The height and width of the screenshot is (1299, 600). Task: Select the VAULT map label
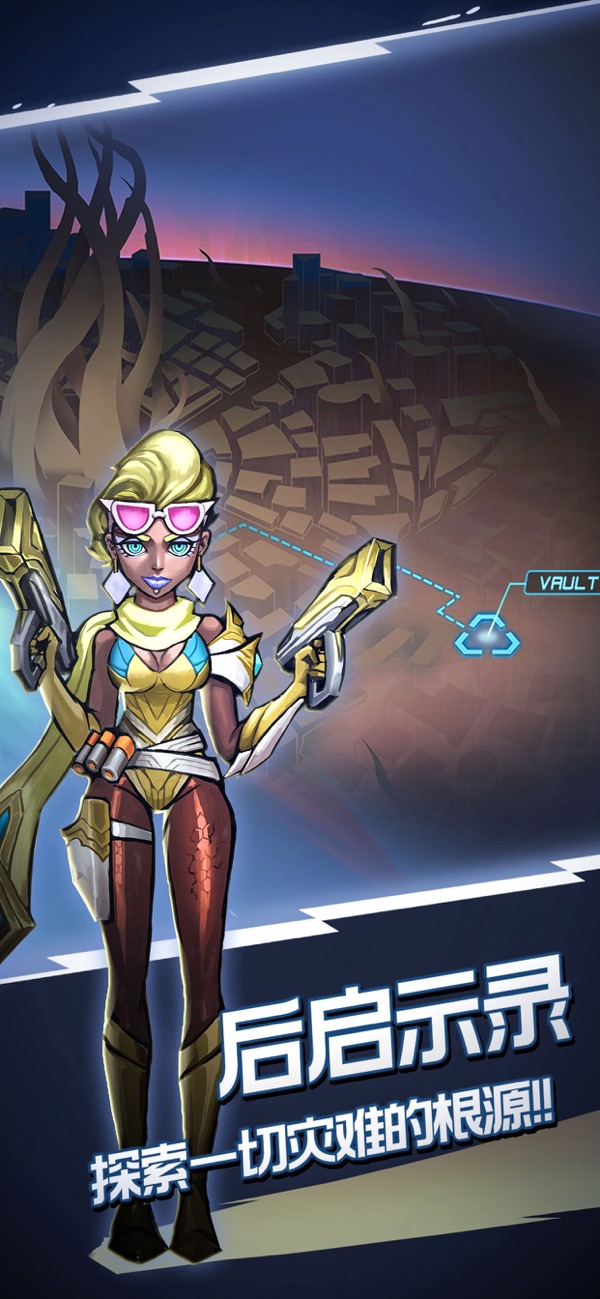pos(566,582)
